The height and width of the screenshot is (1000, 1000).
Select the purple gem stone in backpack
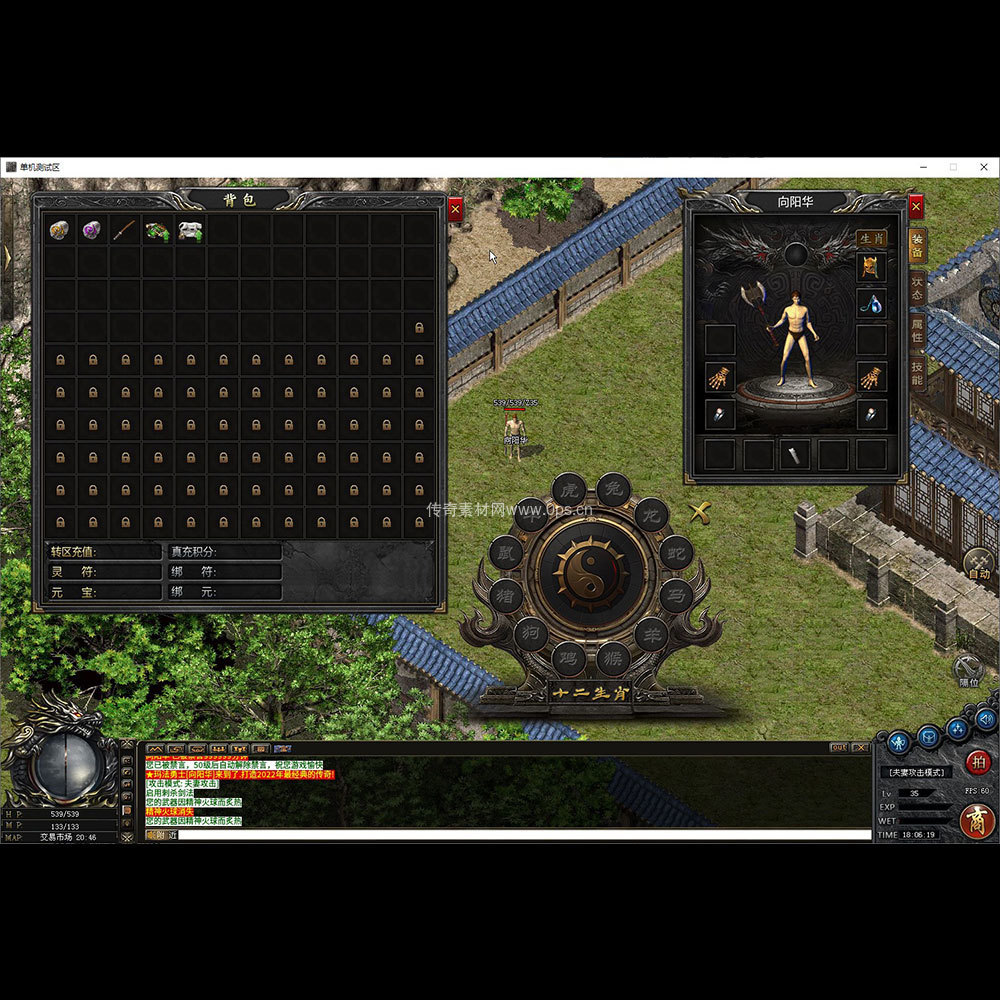(x=92, y=230)
